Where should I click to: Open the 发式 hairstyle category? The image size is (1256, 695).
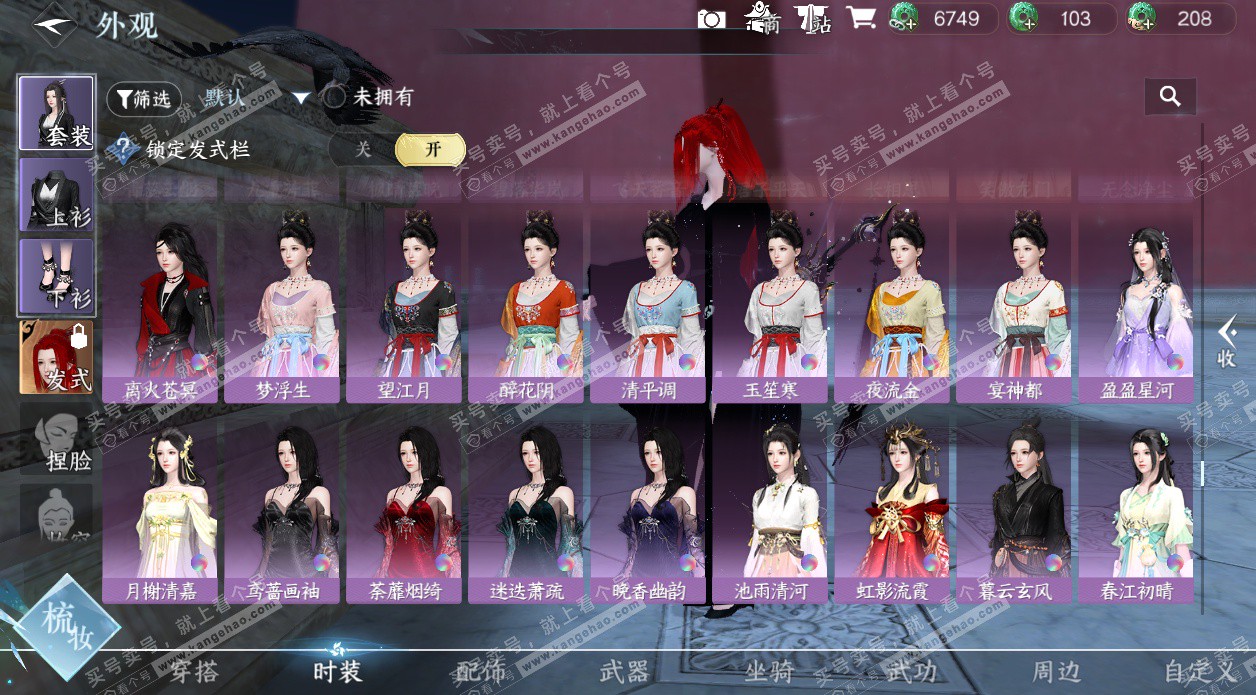pyautogui.click(x=57, y=358)
